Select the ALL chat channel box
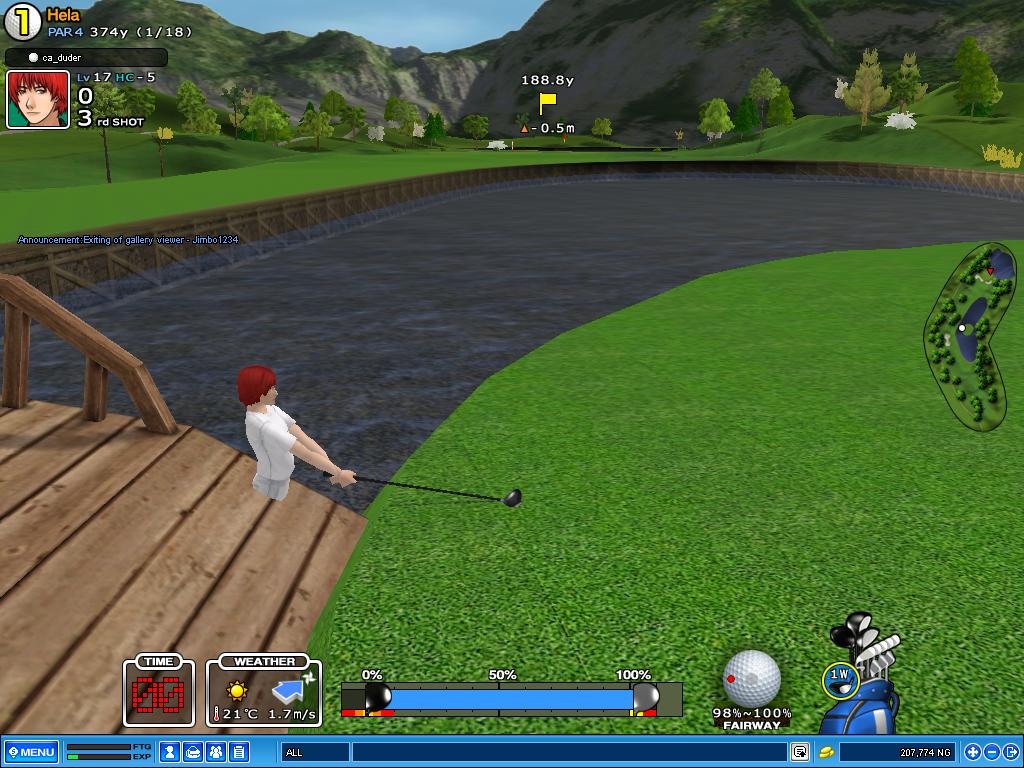The height and width of the screenshot is (768, 1024). [x=315, y=752]
